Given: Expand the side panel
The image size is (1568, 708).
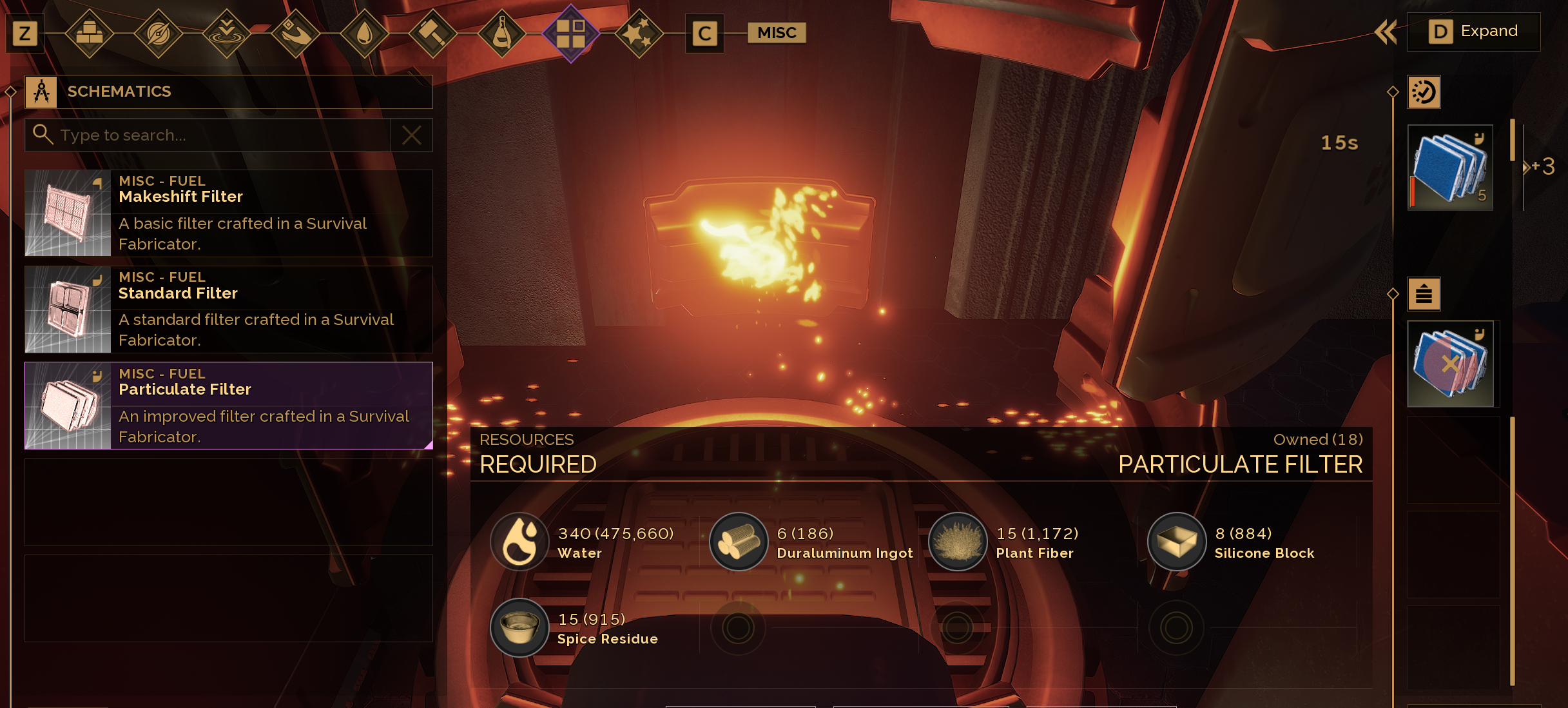Looking at the screenshot, I should pyautogui.click(x=1473, y=32).
